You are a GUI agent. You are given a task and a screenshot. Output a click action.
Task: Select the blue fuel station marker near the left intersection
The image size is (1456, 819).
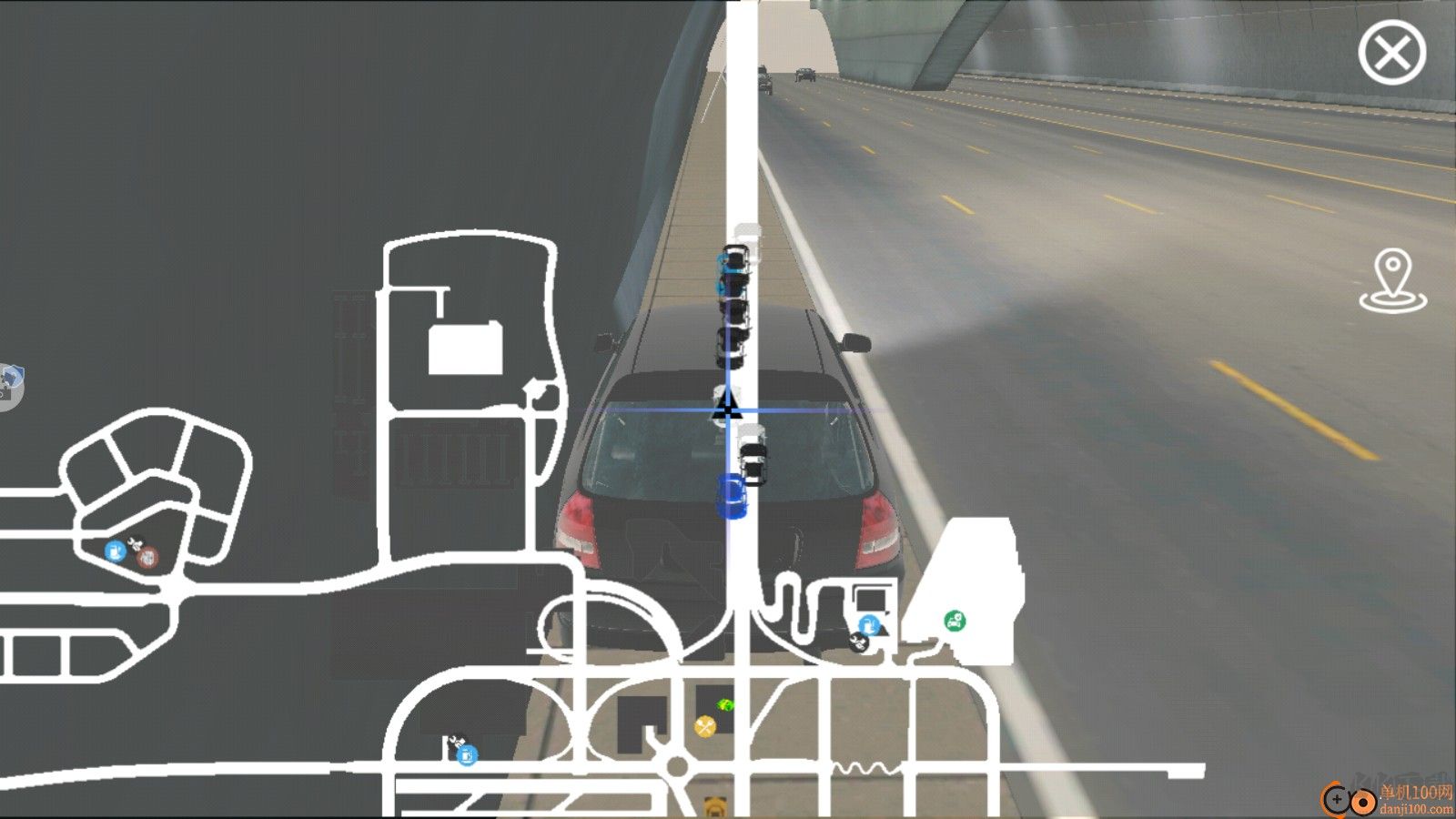[x=115, y=551]
